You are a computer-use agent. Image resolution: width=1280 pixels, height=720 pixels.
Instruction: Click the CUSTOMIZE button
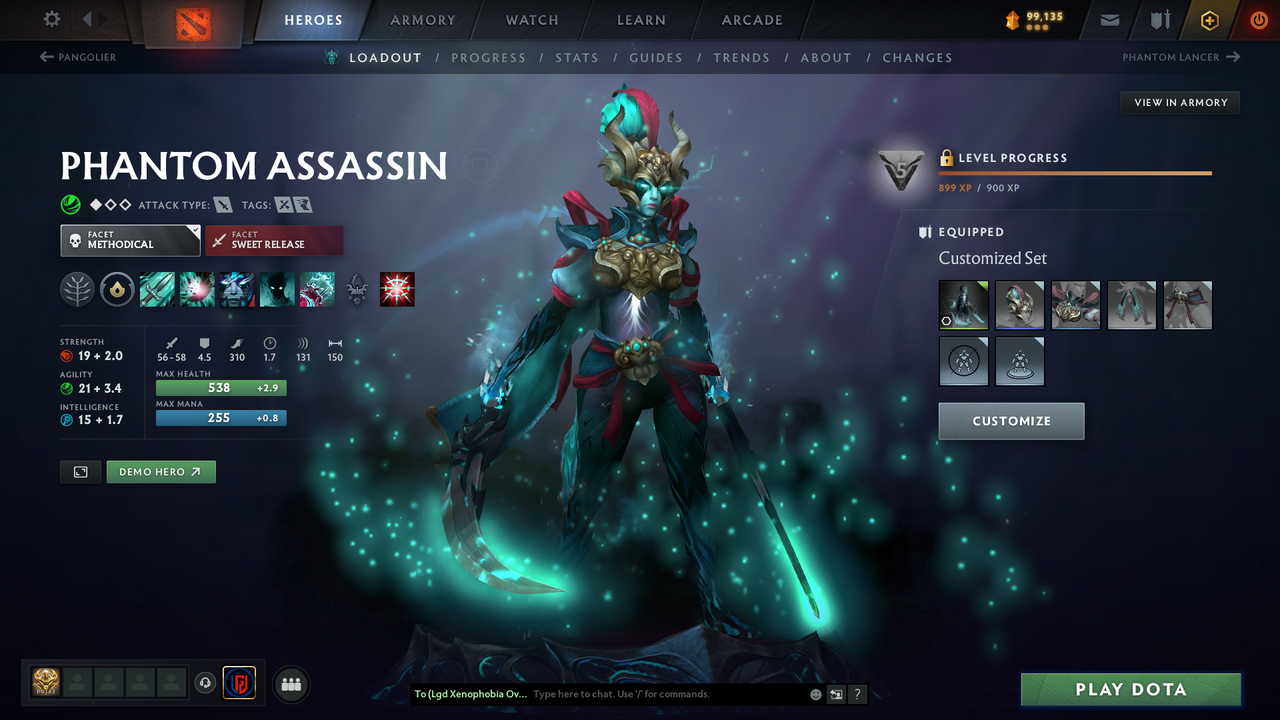(1011, 421)
